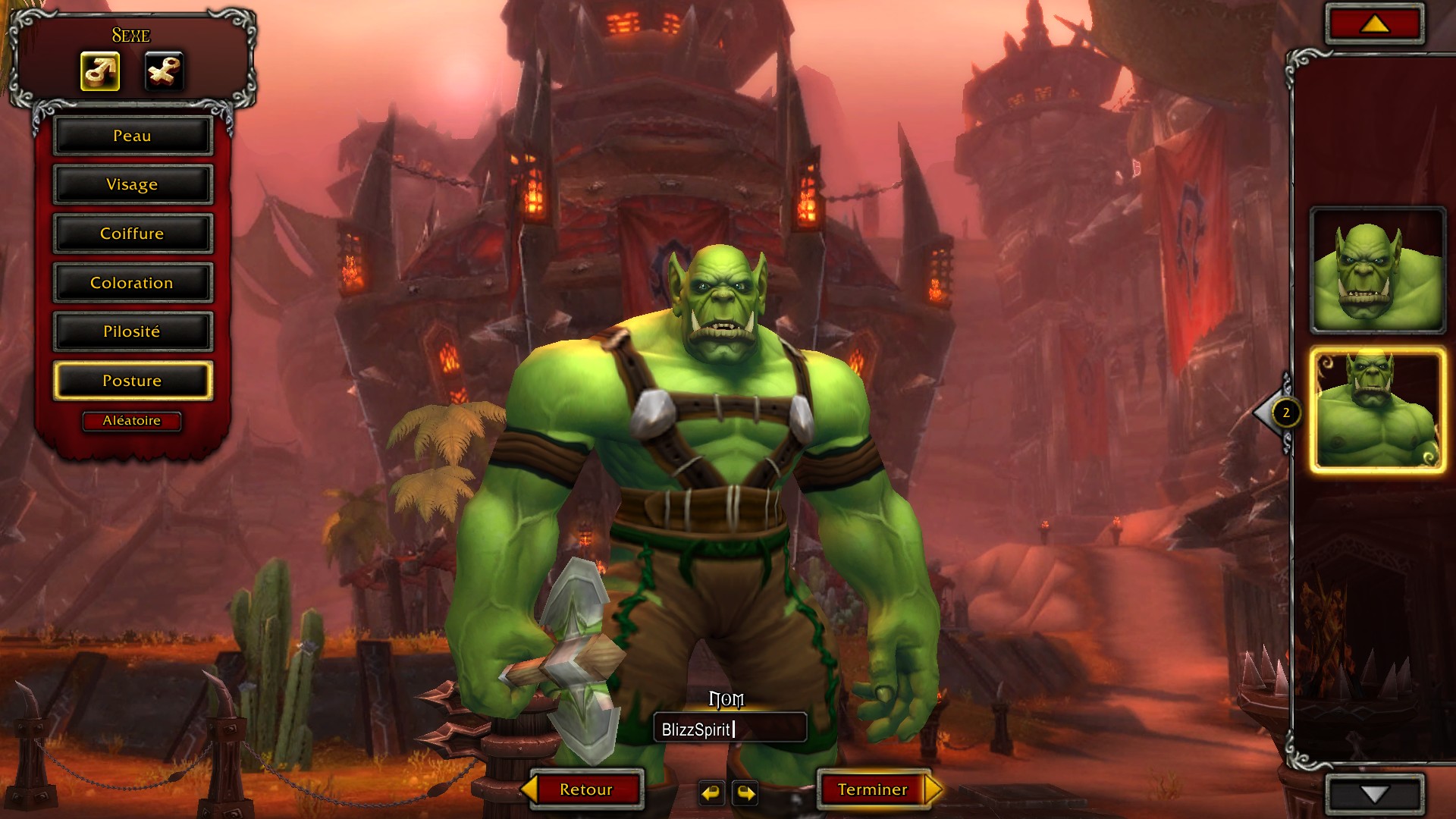Image resolution: width=1456 pixels, height=819 pixels.
Task: Choose the hunched orc posture thumbnail
Action: pyautogui.click(x=1377, y=271)
